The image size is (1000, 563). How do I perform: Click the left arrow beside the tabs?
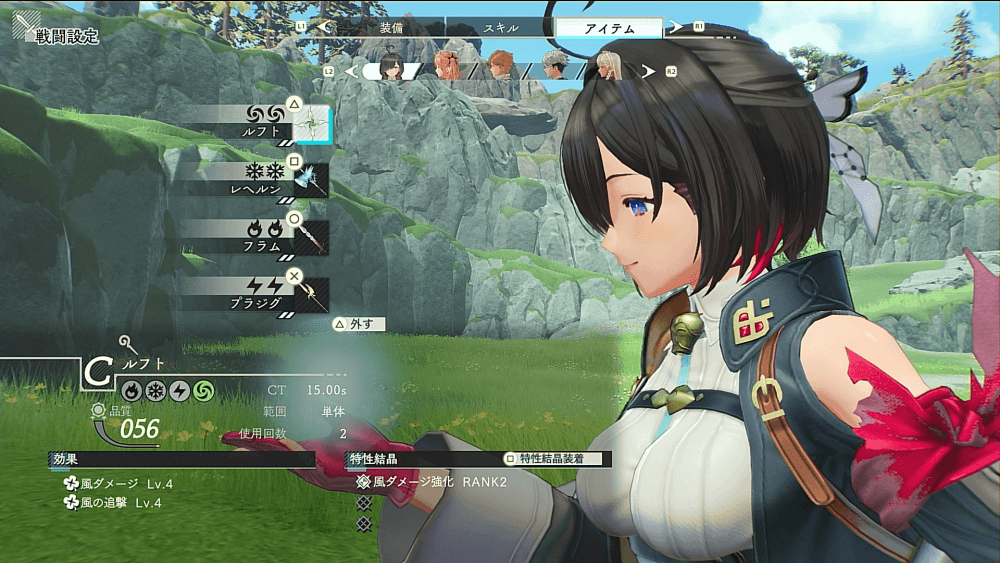click(323, 27)
